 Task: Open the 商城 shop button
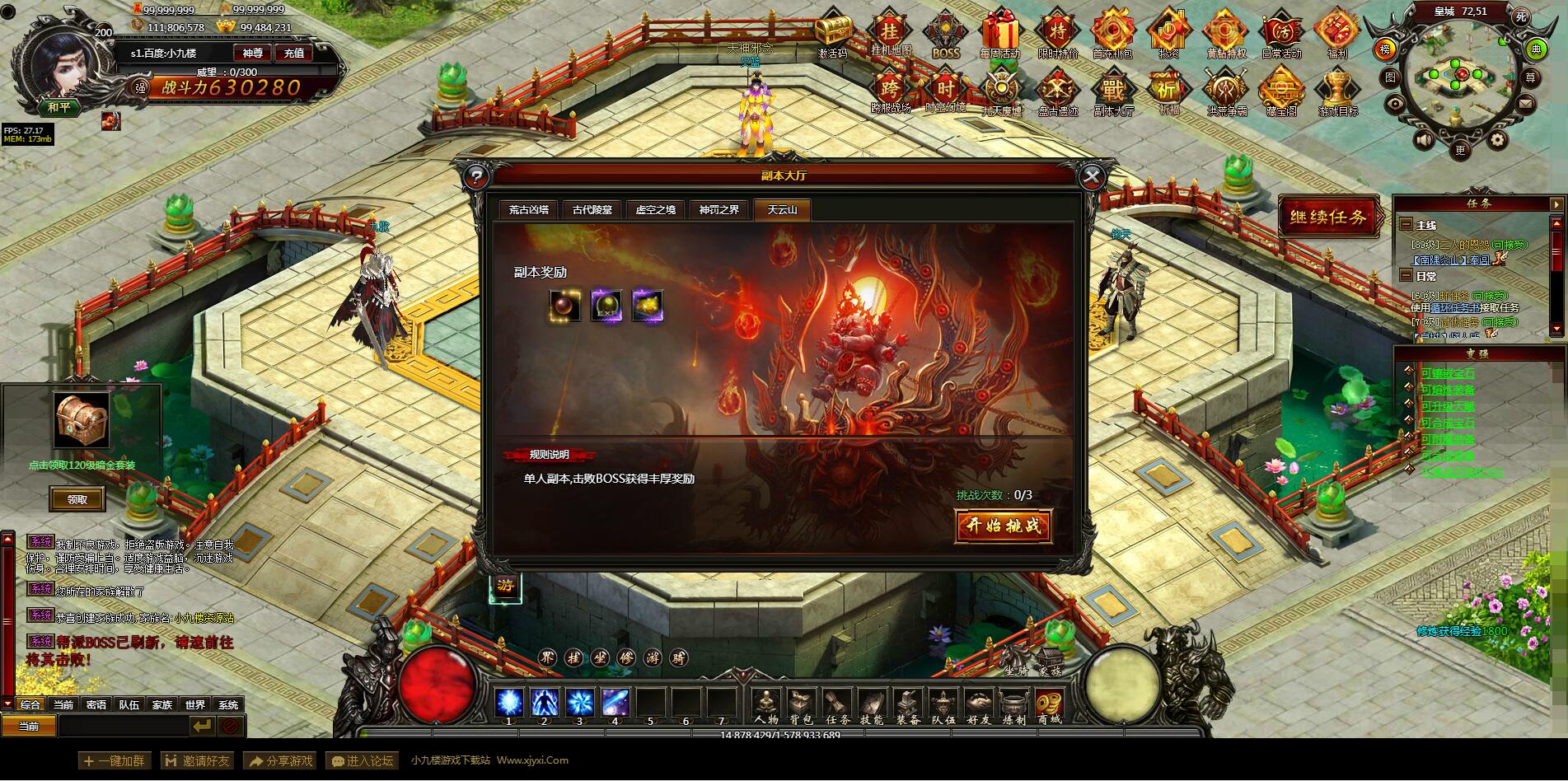coord(1049,706)
